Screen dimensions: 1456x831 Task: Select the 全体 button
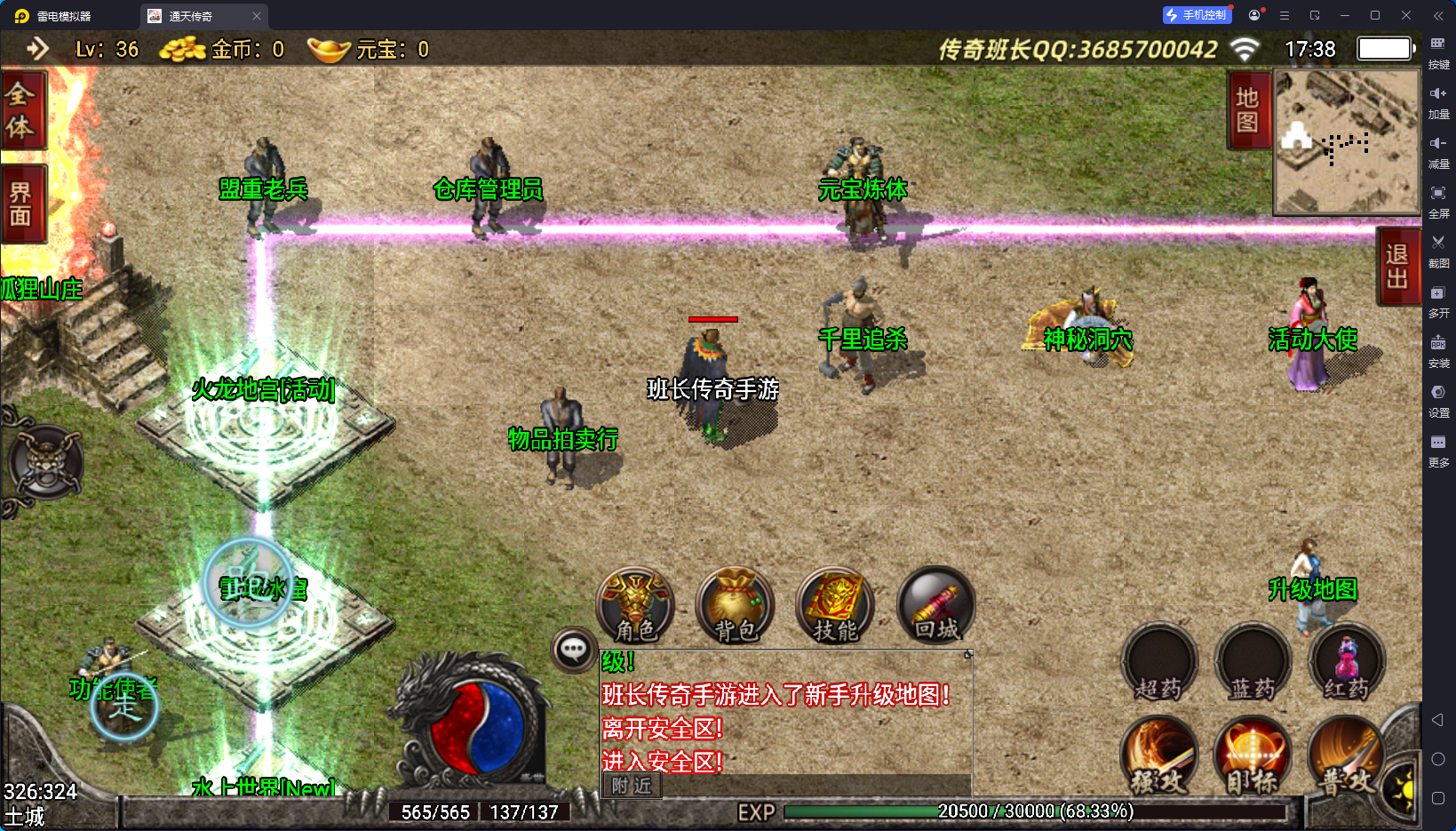(21, 110)
